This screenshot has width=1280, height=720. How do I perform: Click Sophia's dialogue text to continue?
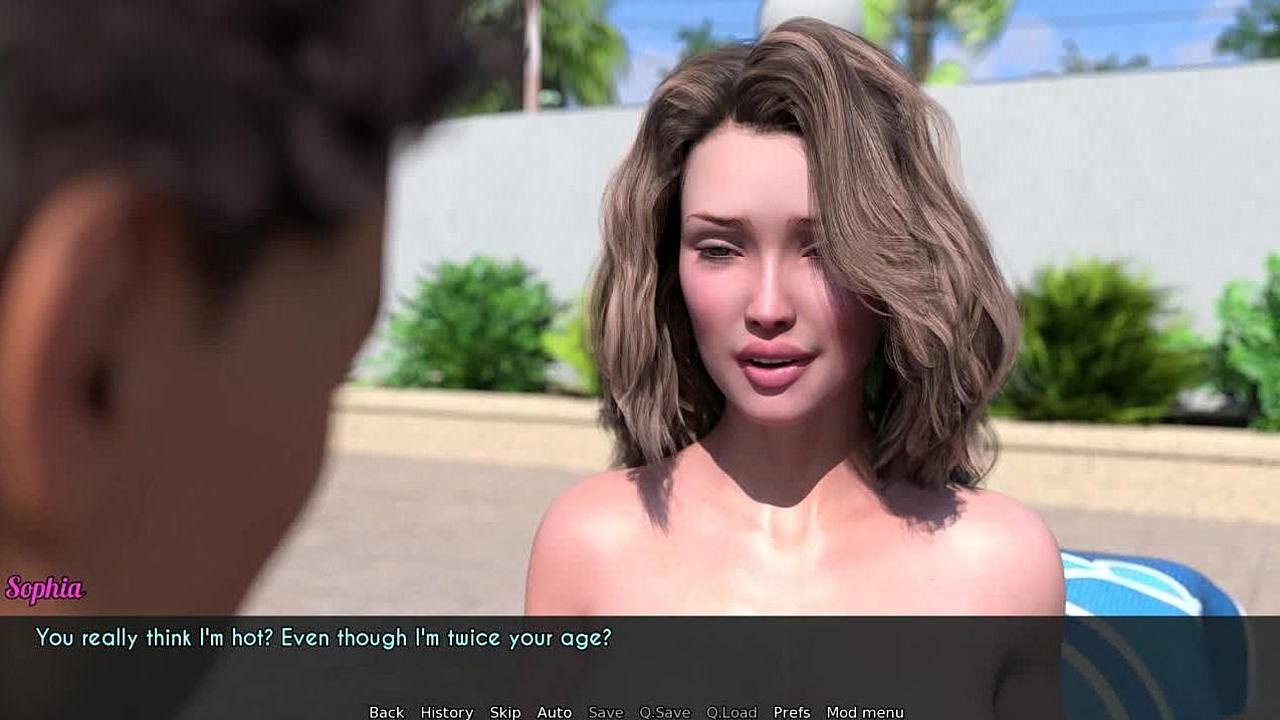pos(323,638)
